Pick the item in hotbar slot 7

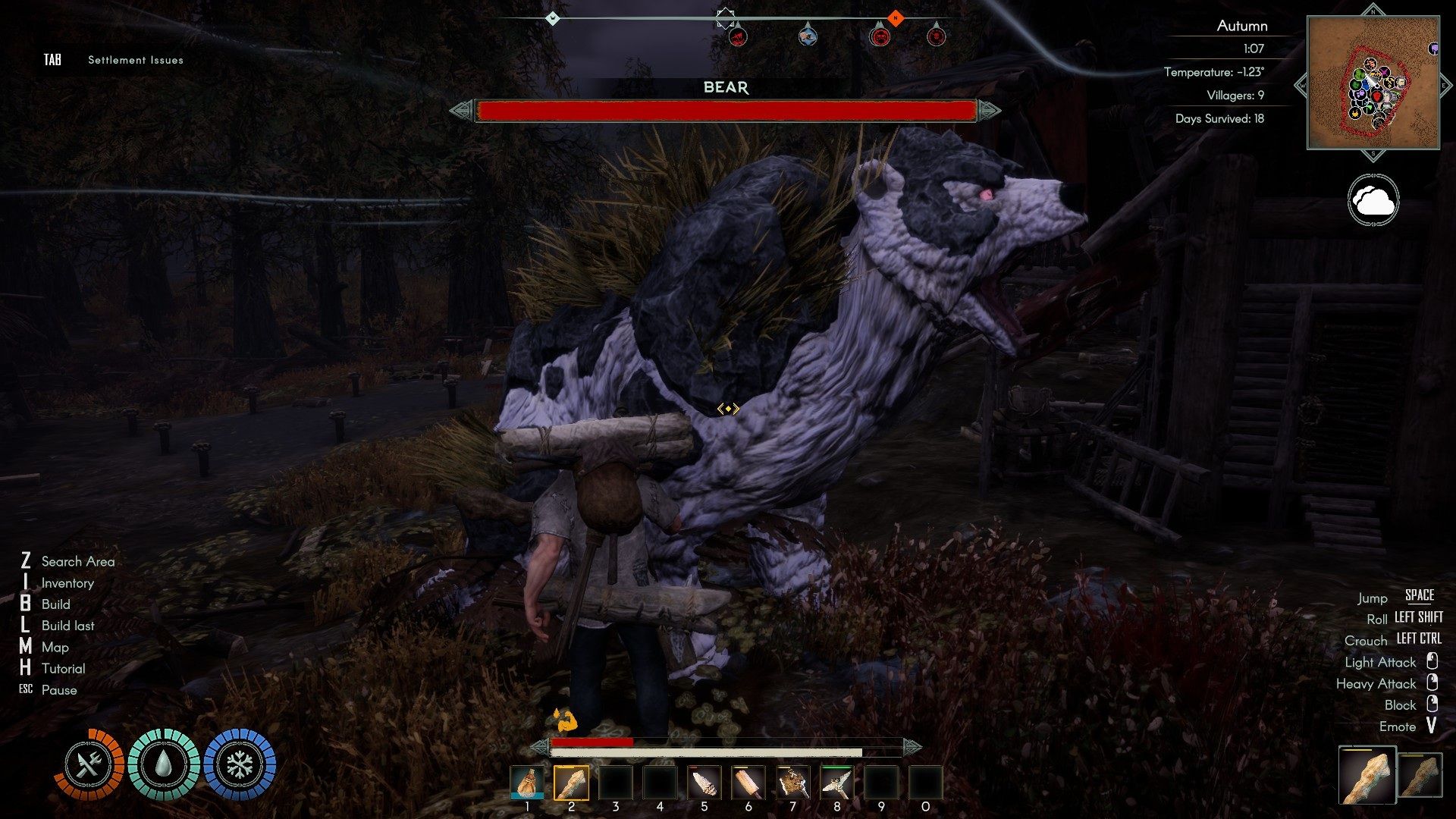pyautogui.click(x=792, y=783)
